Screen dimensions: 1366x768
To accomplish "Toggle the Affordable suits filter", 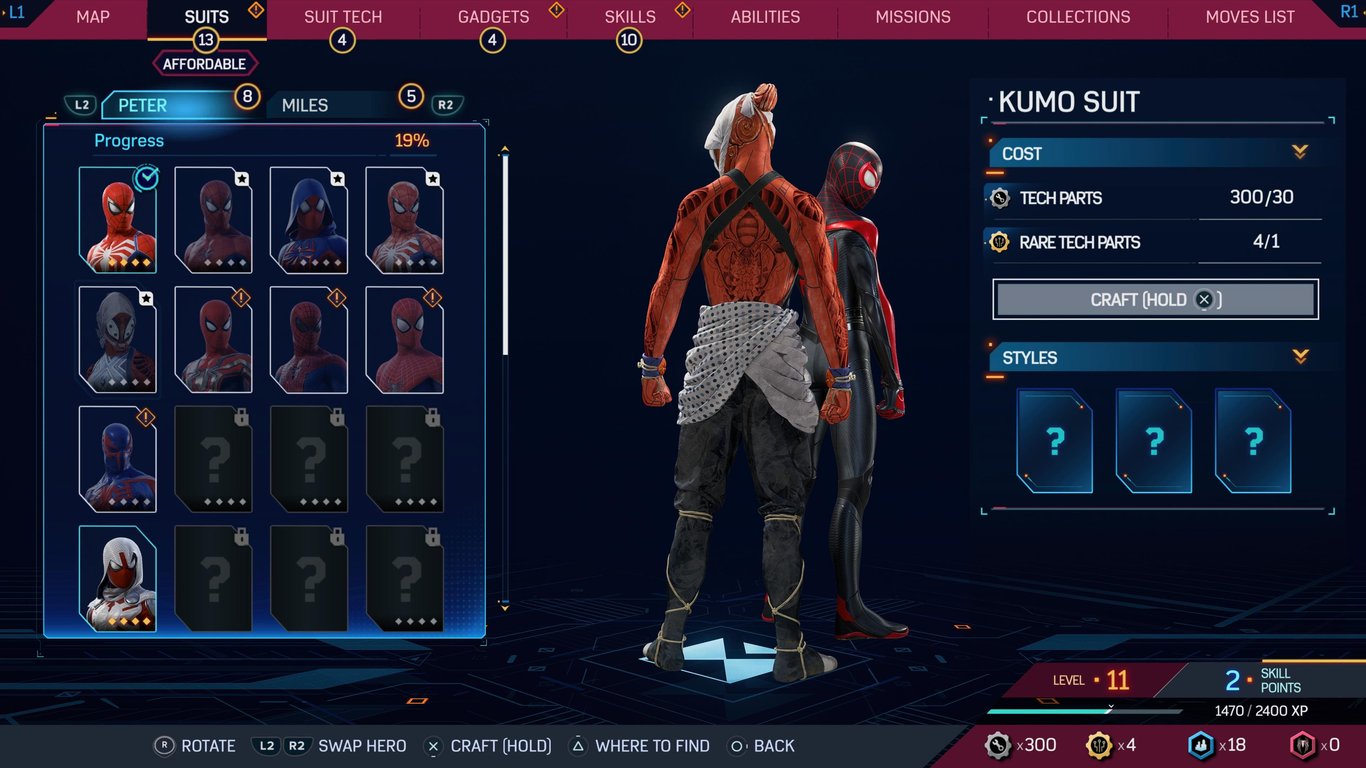I will pos(205,64).
